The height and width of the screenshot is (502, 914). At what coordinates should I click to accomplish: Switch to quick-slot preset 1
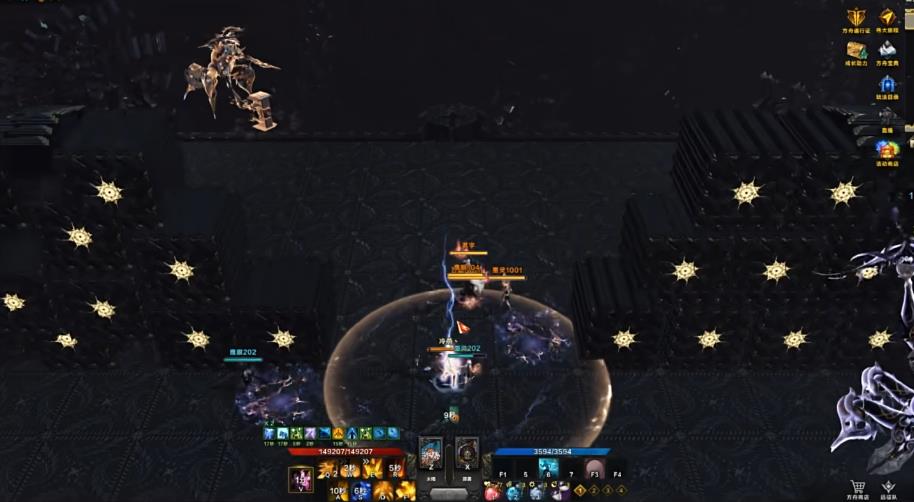pos(580,491)
